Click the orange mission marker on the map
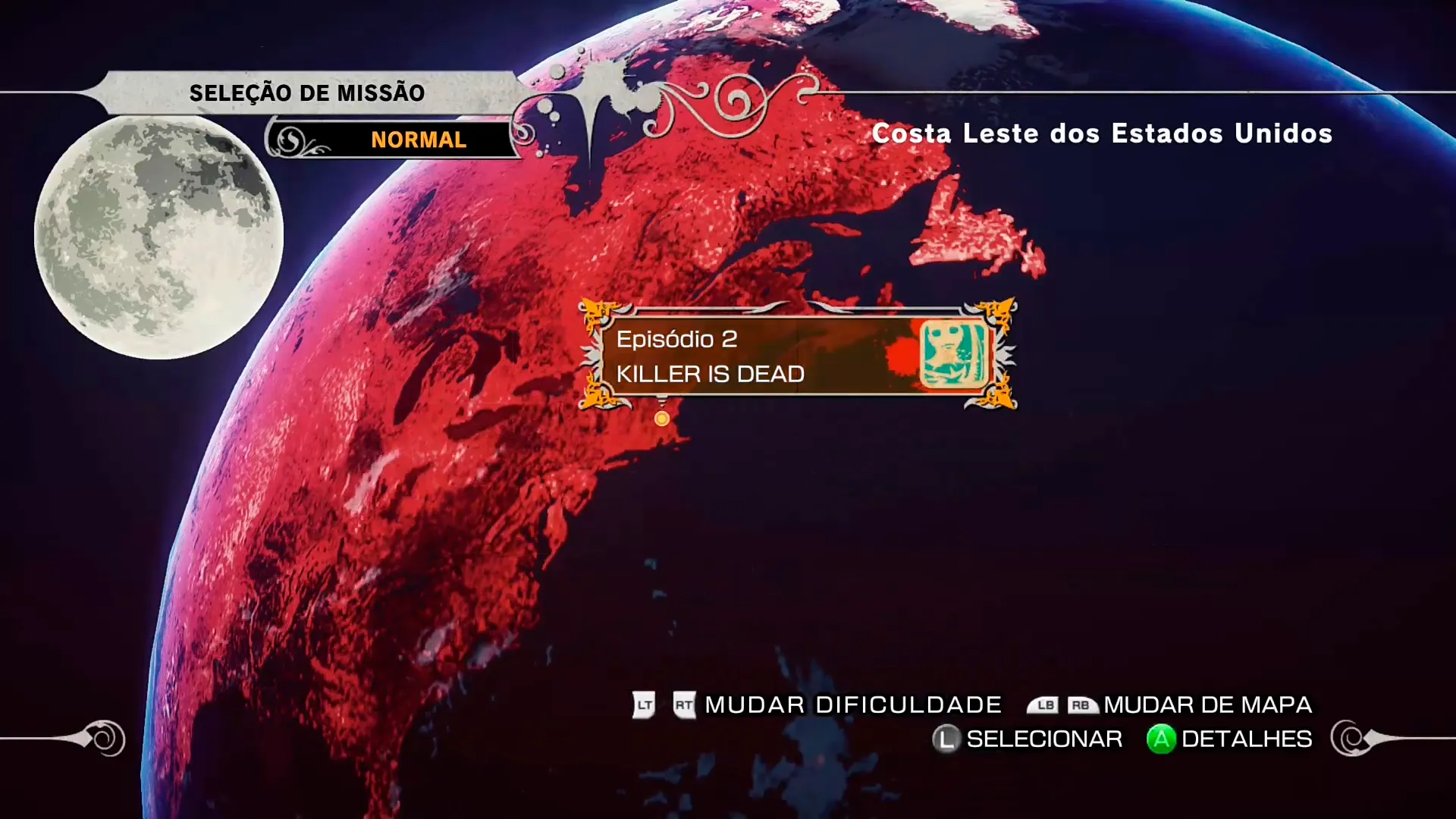 coord(662,419)
